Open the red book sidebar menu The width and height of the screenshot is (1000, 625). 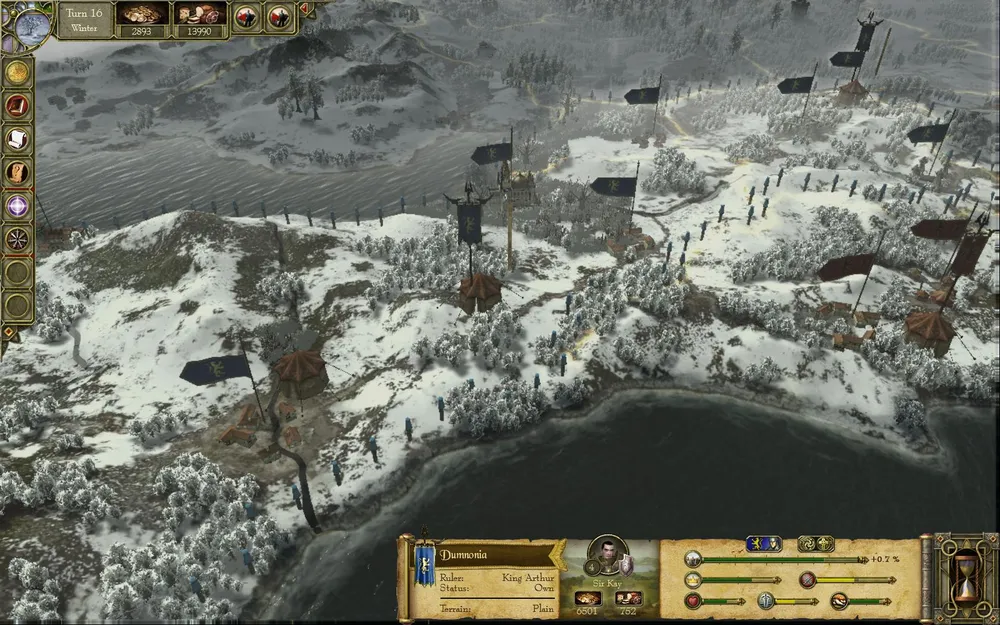[x=17, y=106]
